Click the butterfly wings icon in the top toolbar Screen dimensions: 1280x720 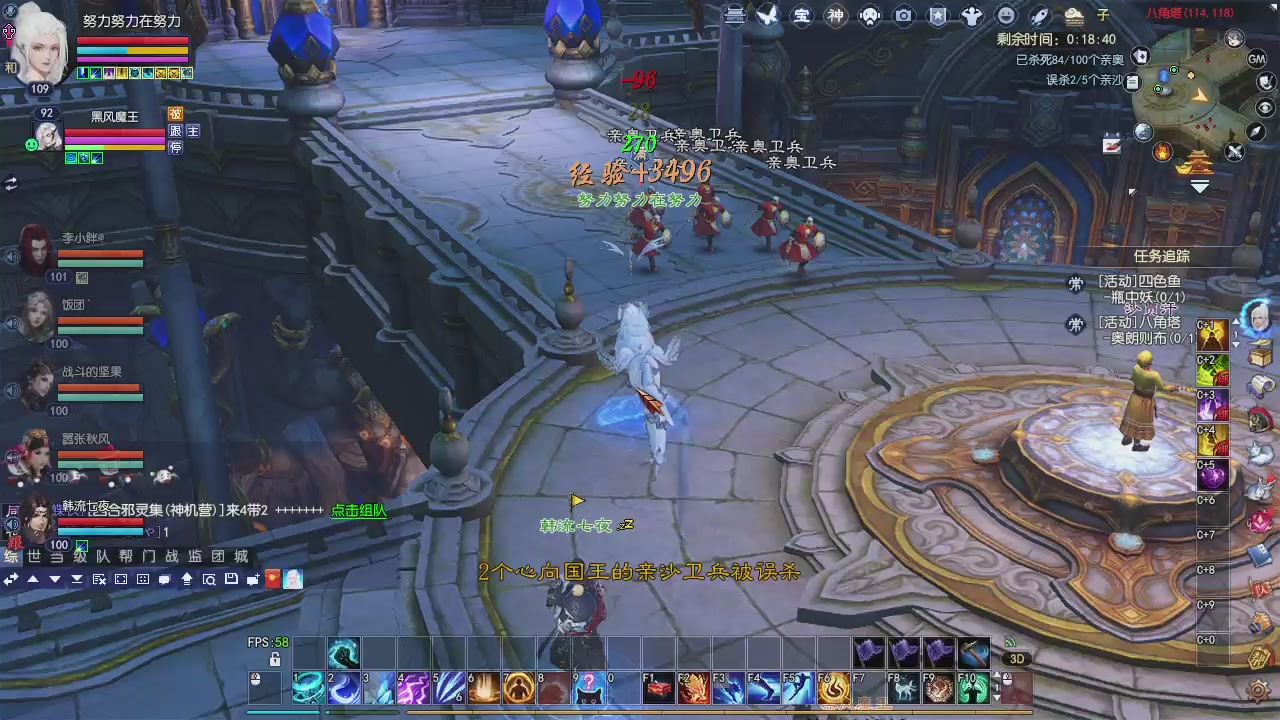[x=766, y=15]
